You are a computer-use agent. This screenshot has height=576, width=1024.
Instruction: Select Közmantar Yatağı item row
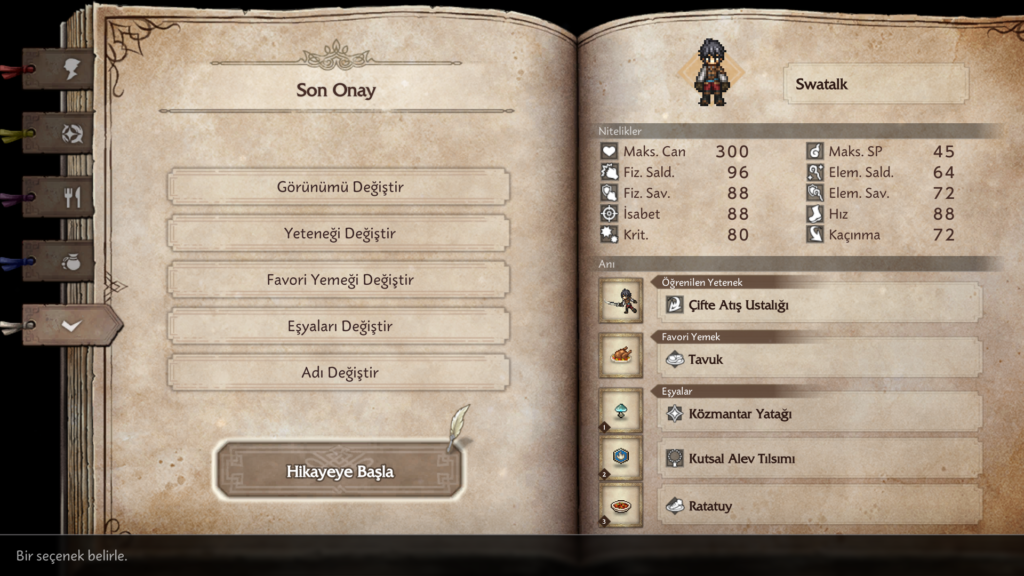(x=820, y=413)
